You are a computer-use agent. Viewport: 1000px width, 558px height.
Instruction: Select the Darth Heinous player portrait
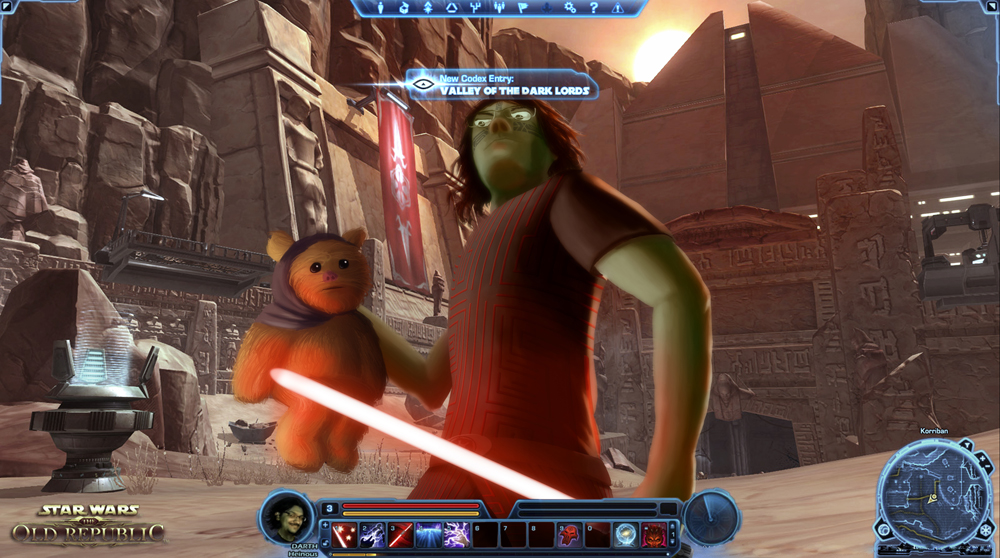pyautogui.click(x=287, y=515)
